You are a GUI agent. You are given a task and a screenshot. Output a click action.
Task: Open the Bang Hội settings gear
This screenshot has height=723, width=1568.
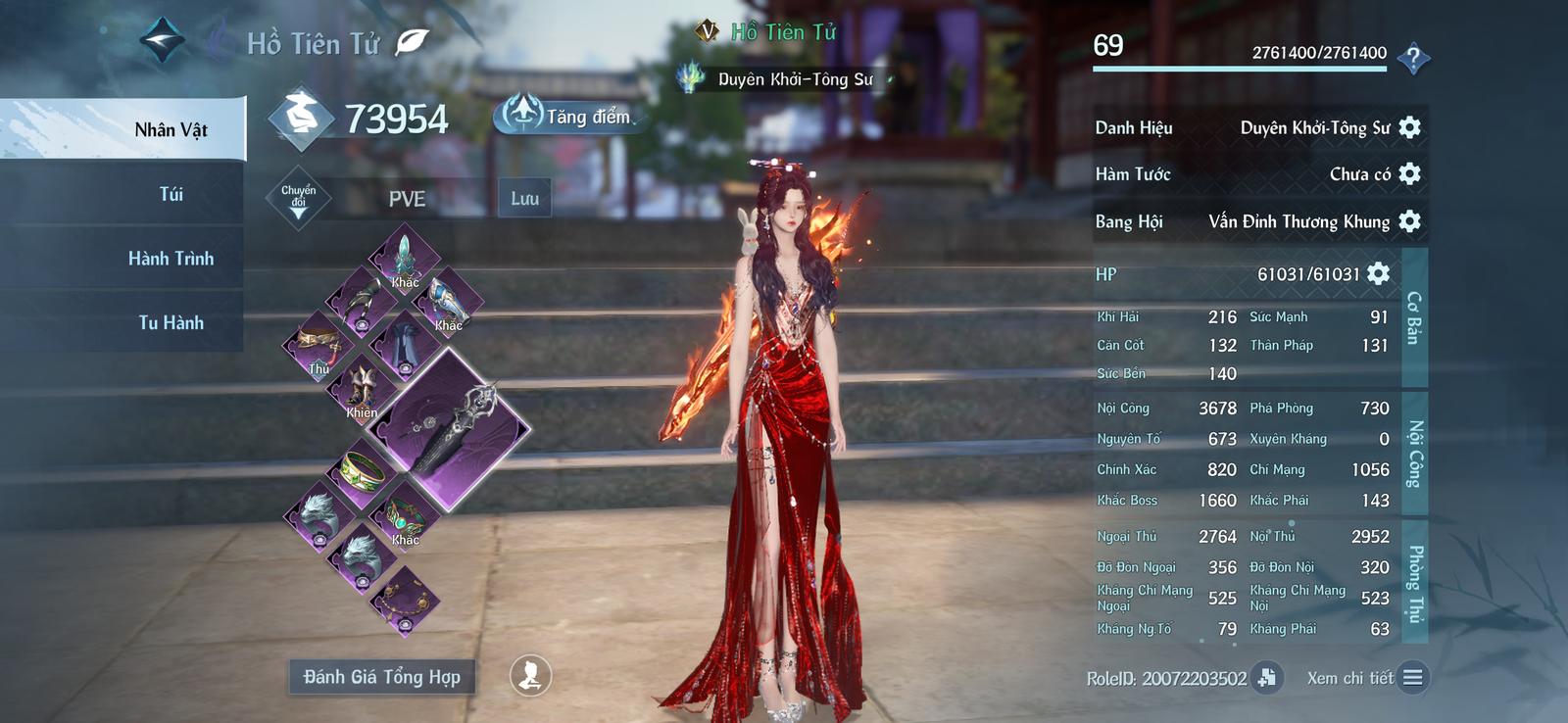click(x=1409, y=221)
